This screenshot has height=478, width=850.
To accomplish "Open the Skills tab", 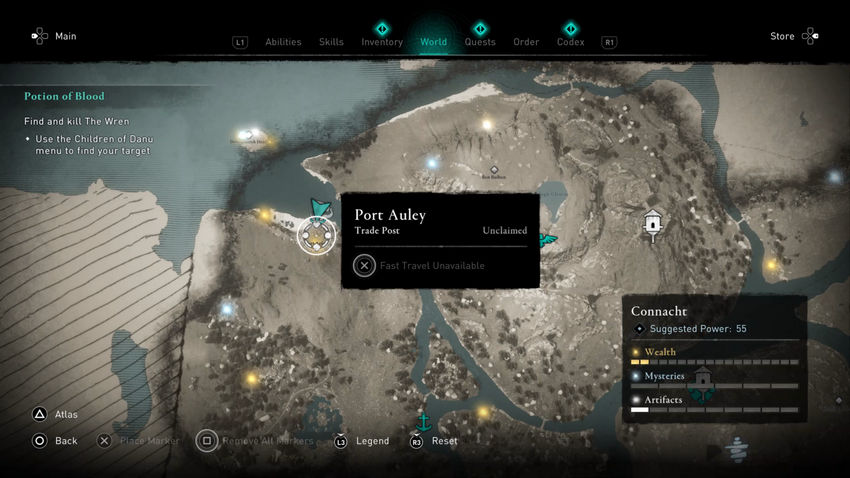I will [x=331, y=42].
